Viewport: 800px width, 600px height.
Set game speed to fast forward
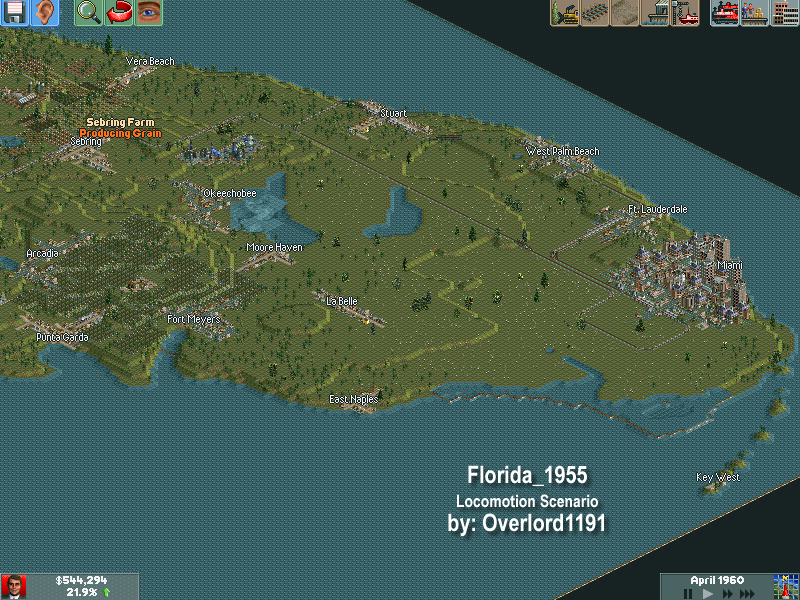(x=727, y=593)
